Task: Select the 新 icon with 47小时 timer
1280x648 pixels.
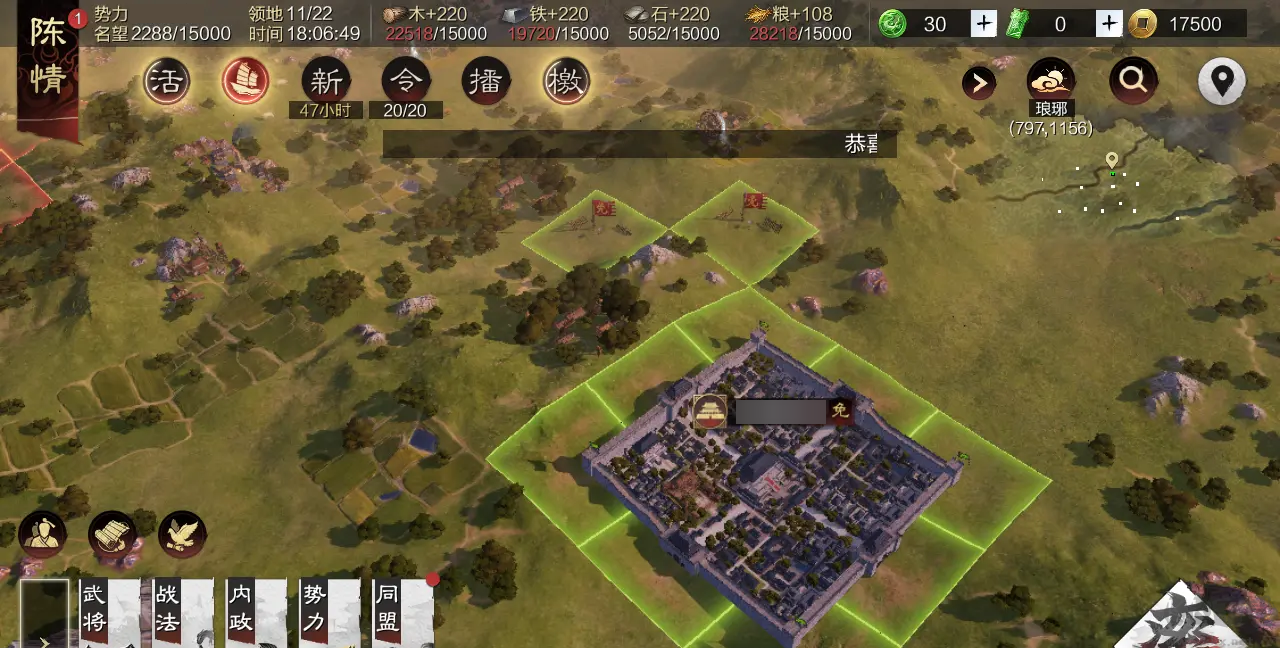Action: coord(326,82)
